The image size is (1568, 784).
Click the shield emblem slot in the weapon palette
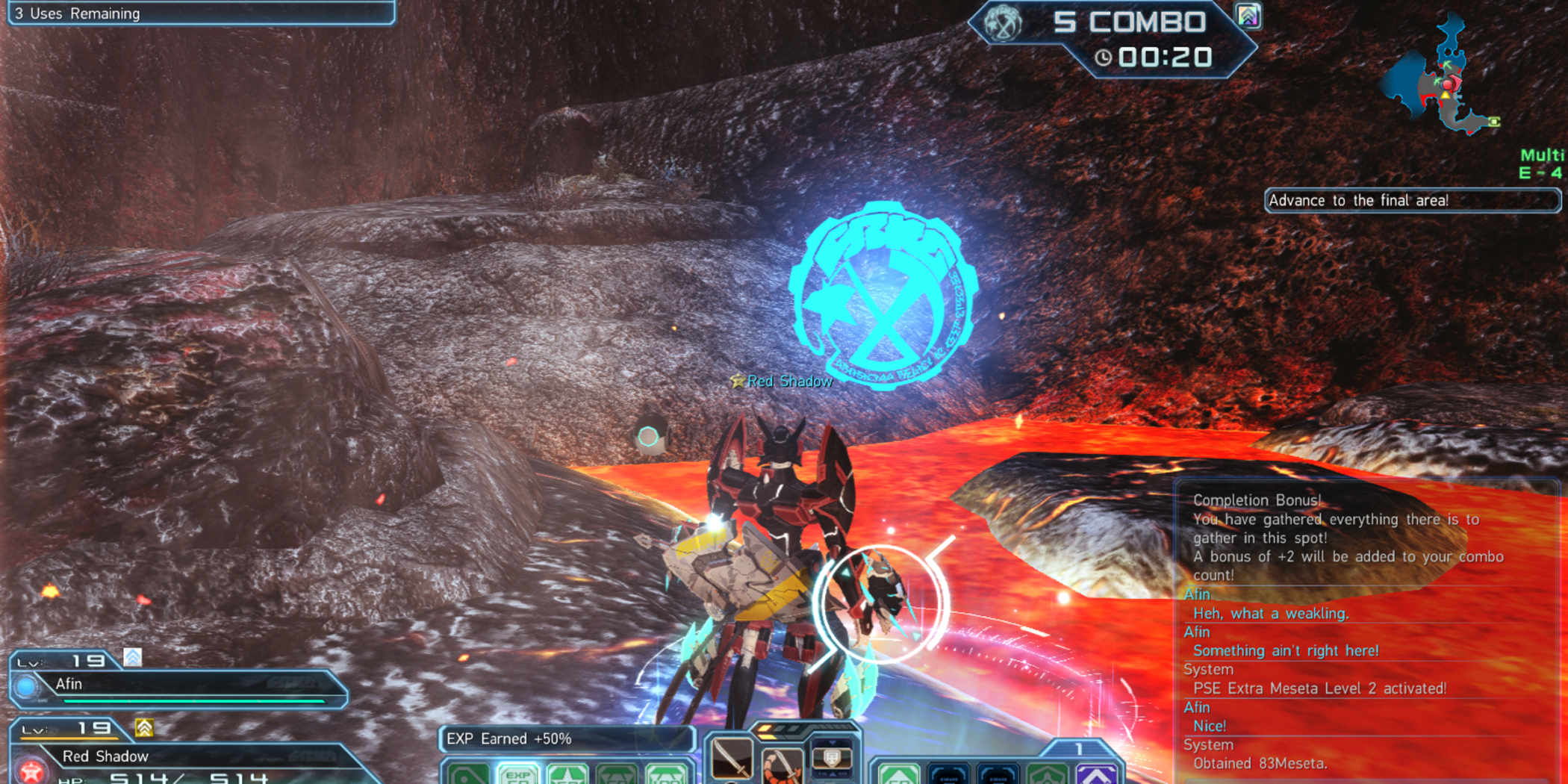(x=831, y=758)
